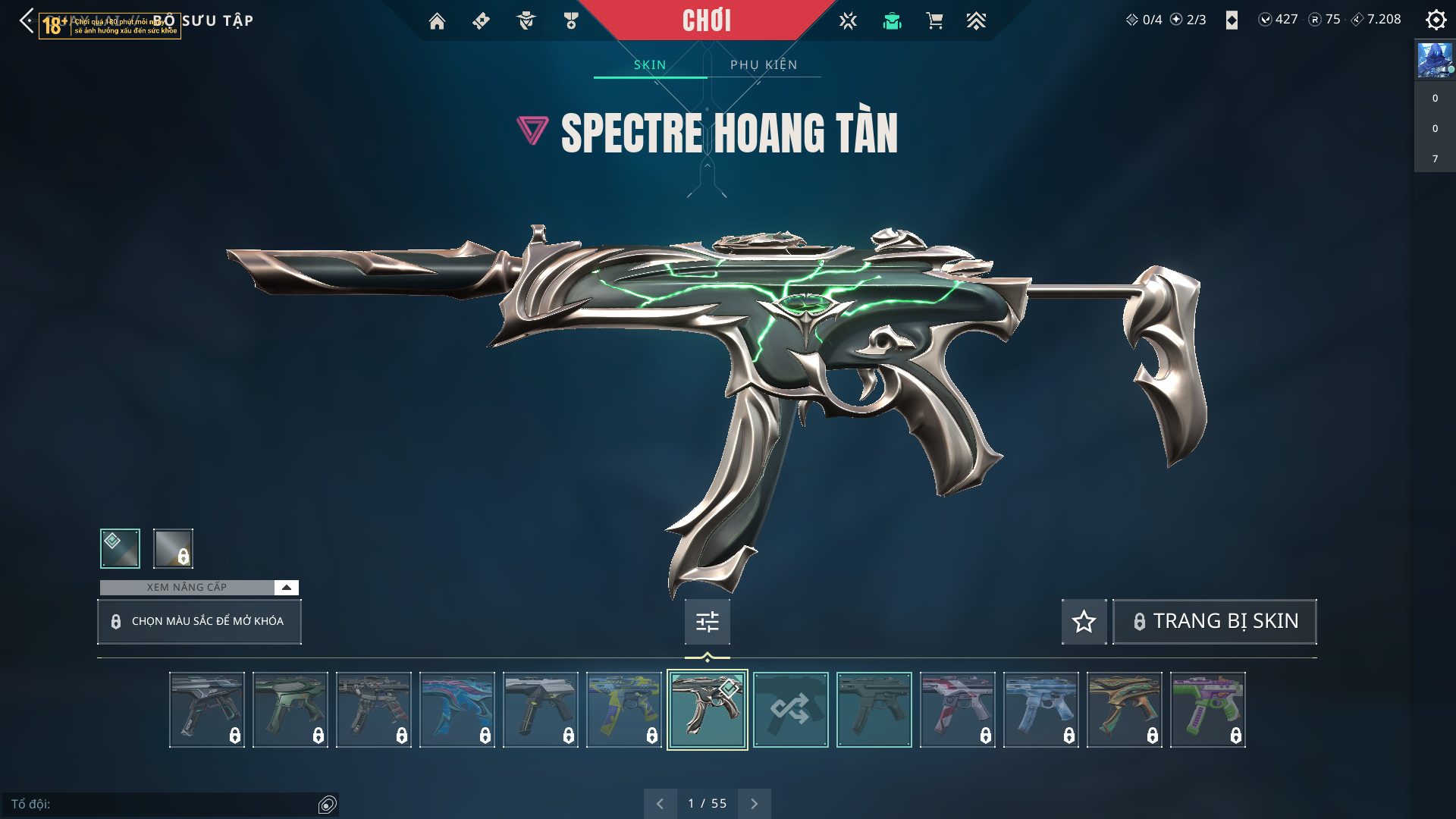Choose the green and purple Spectre skin
The image size is (1456, 819).
tap(1207, 710)
